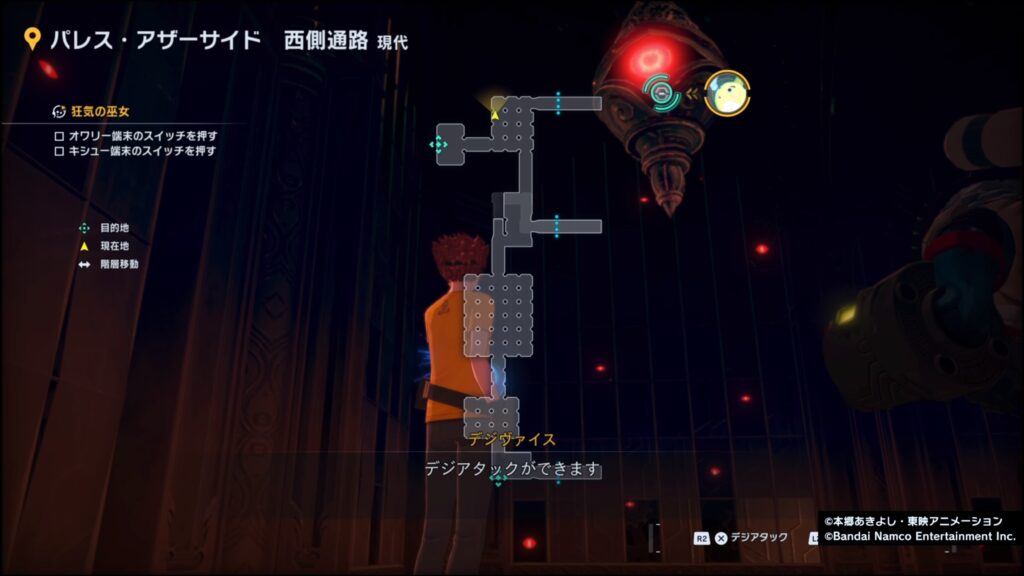
Task: Click the yellow current-location arrow on the map
Action: [x=494, y=115]
